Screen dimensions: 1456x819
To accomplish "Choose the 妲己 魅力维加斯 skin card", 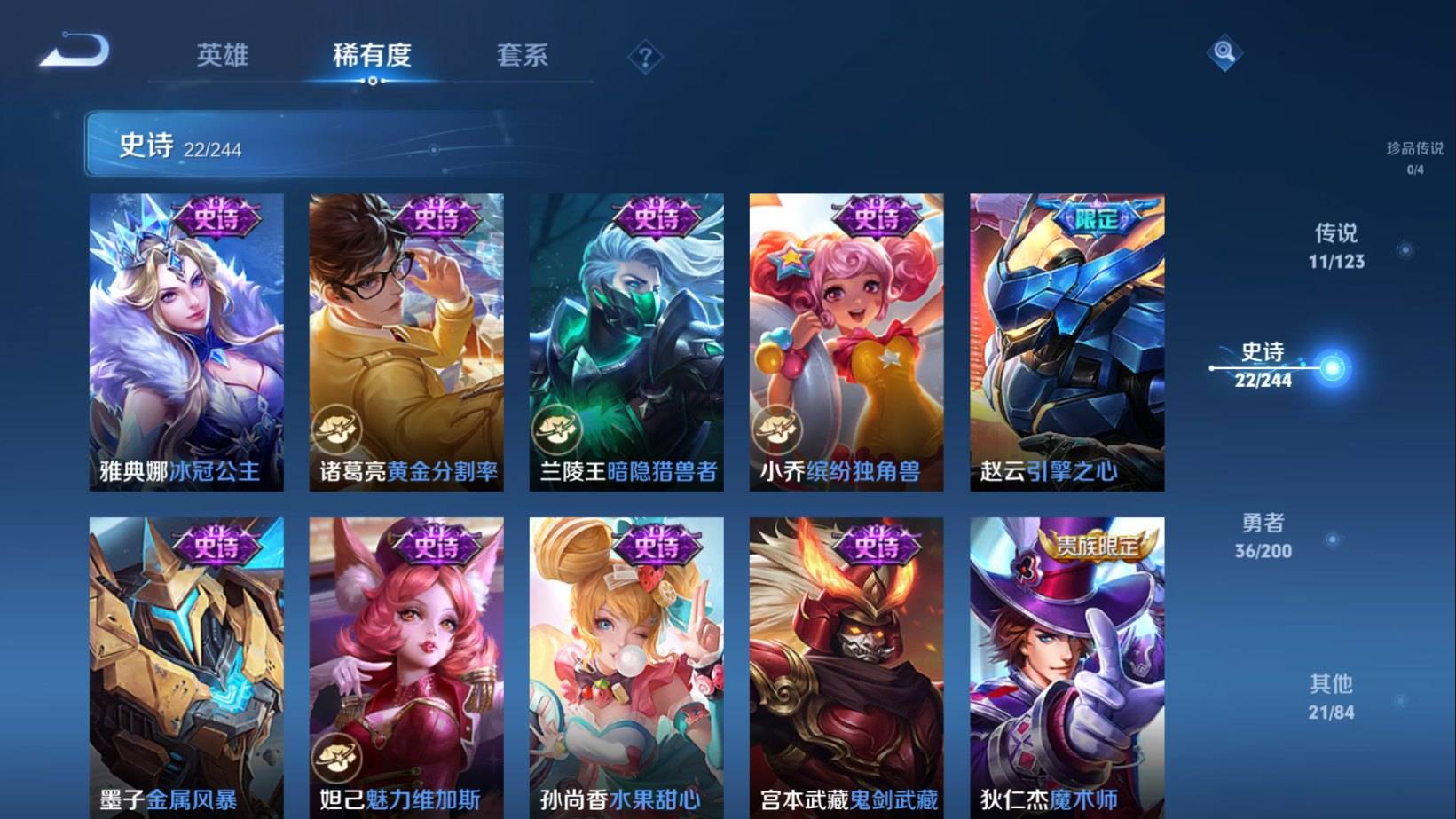I will (x=406, y=665).
